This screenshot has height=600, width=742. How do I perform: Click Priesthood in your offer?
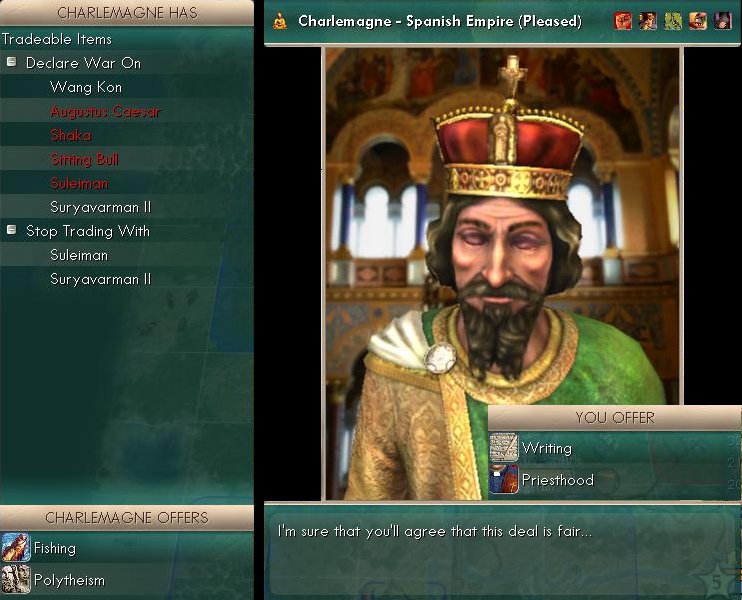557,480
